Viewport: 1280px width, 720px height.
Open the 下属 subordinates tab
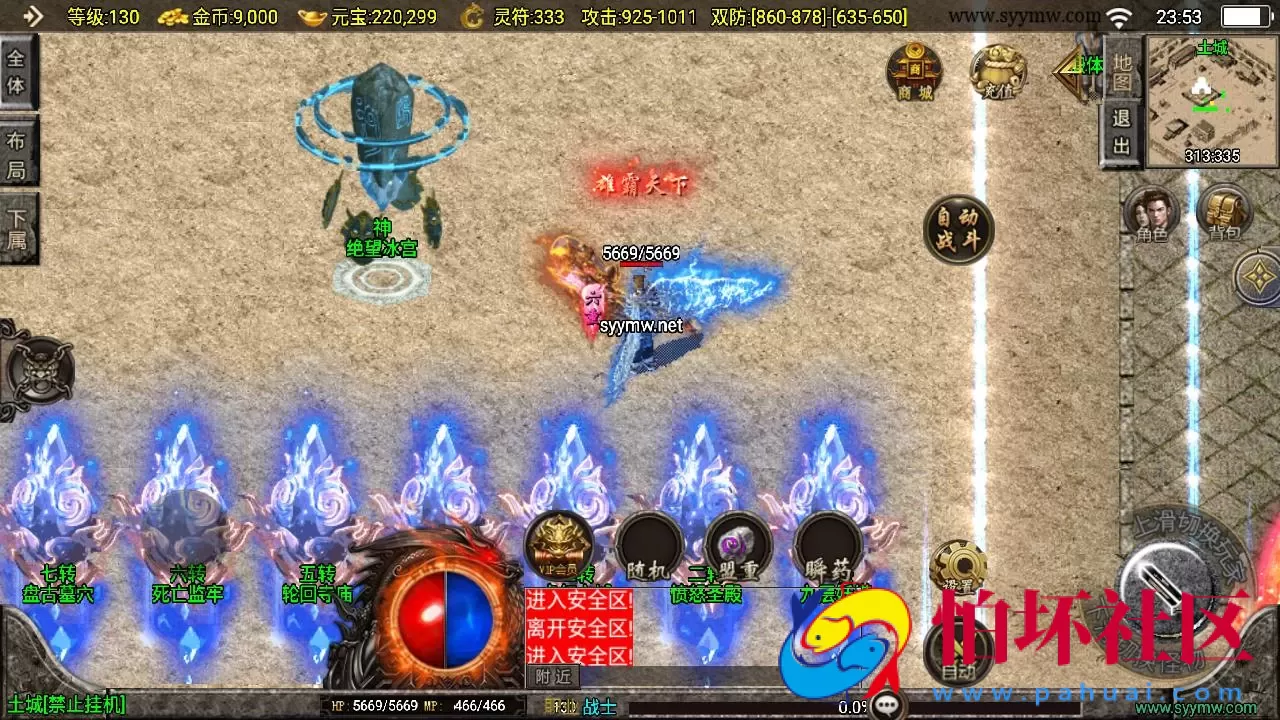pyautogui.click(x=17, y=228)
